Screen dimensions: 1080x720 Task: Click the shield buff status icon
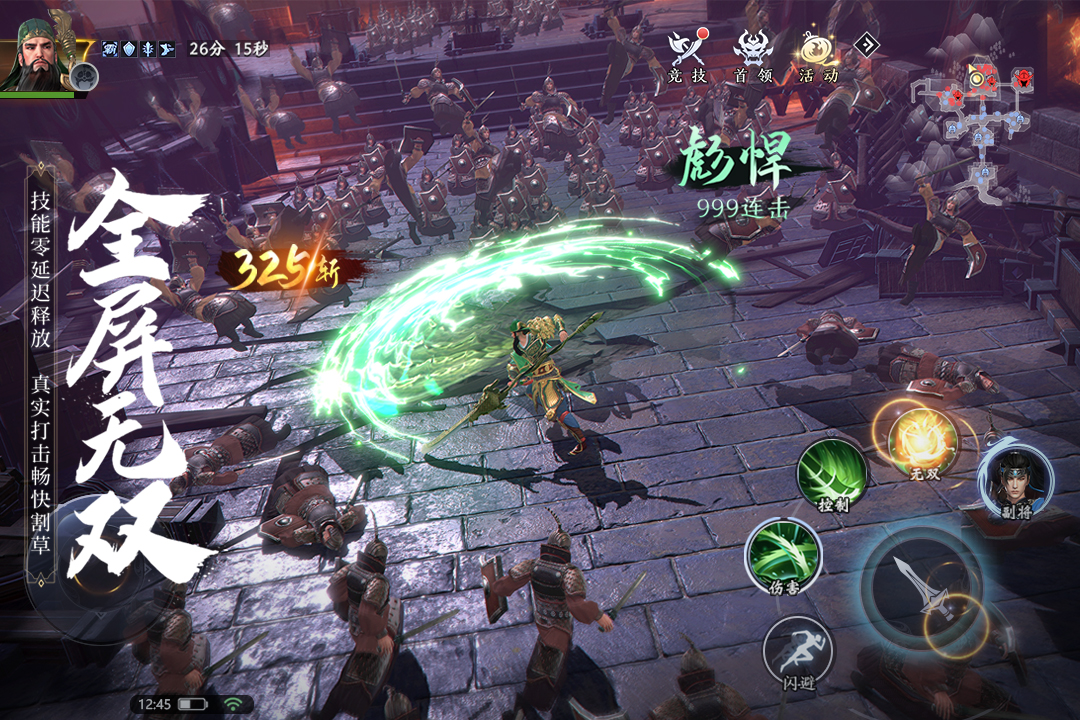coord(129,48)
